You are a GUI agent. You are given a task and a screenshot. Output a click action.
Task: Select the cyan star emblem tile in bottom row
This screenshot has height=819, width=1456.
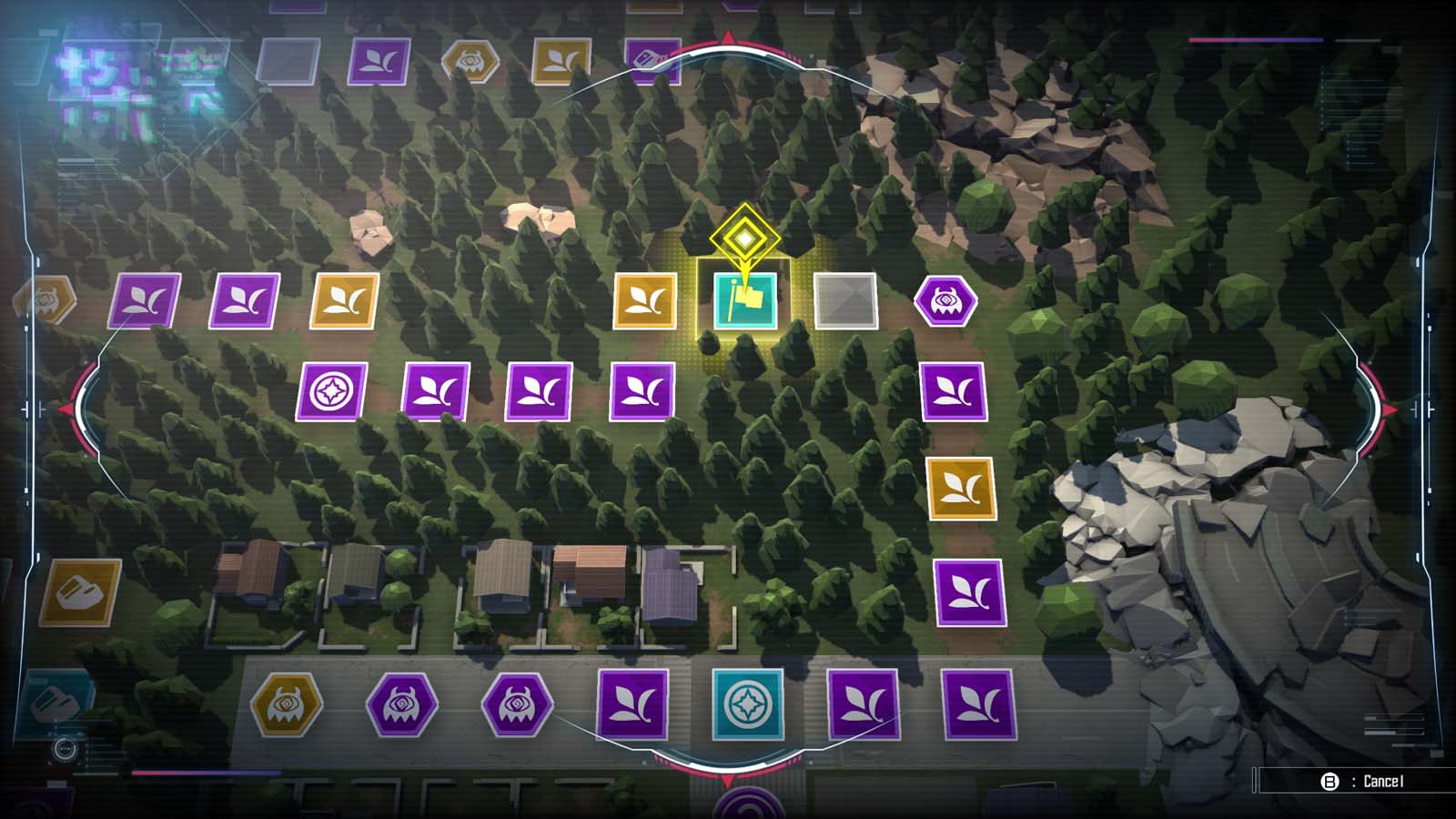[746, 703]
